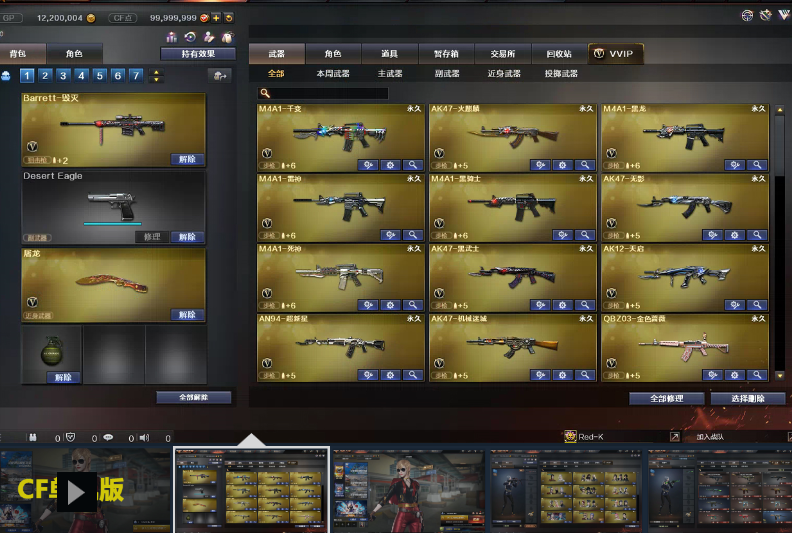Select loadout bag number 3
The height and width of the screenshot is (533, 792).
[63, 75]
